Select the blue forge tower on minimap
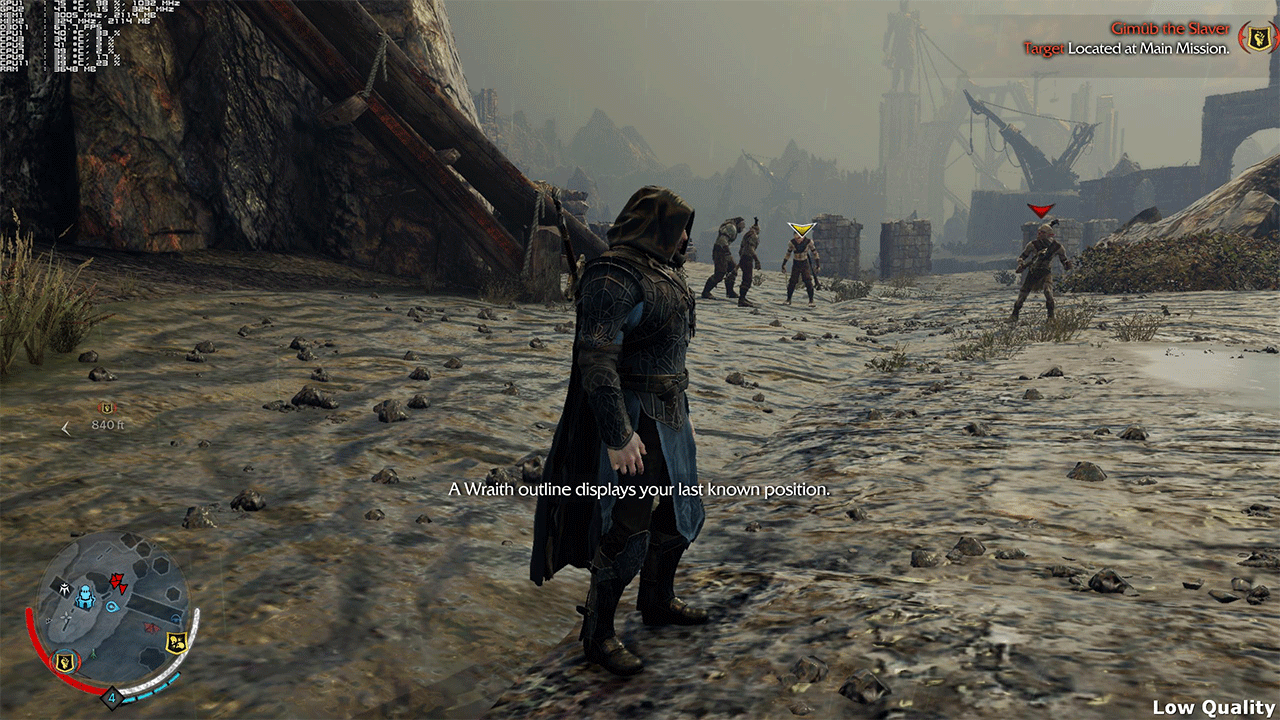 point(85,598)
